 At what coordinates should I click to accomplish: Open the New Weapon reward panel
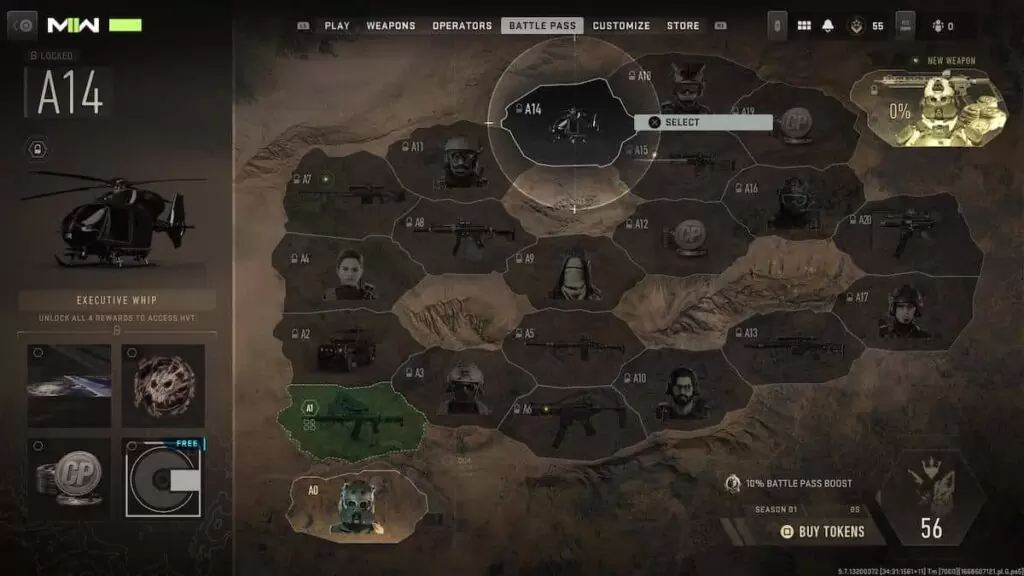click(929, 107)
